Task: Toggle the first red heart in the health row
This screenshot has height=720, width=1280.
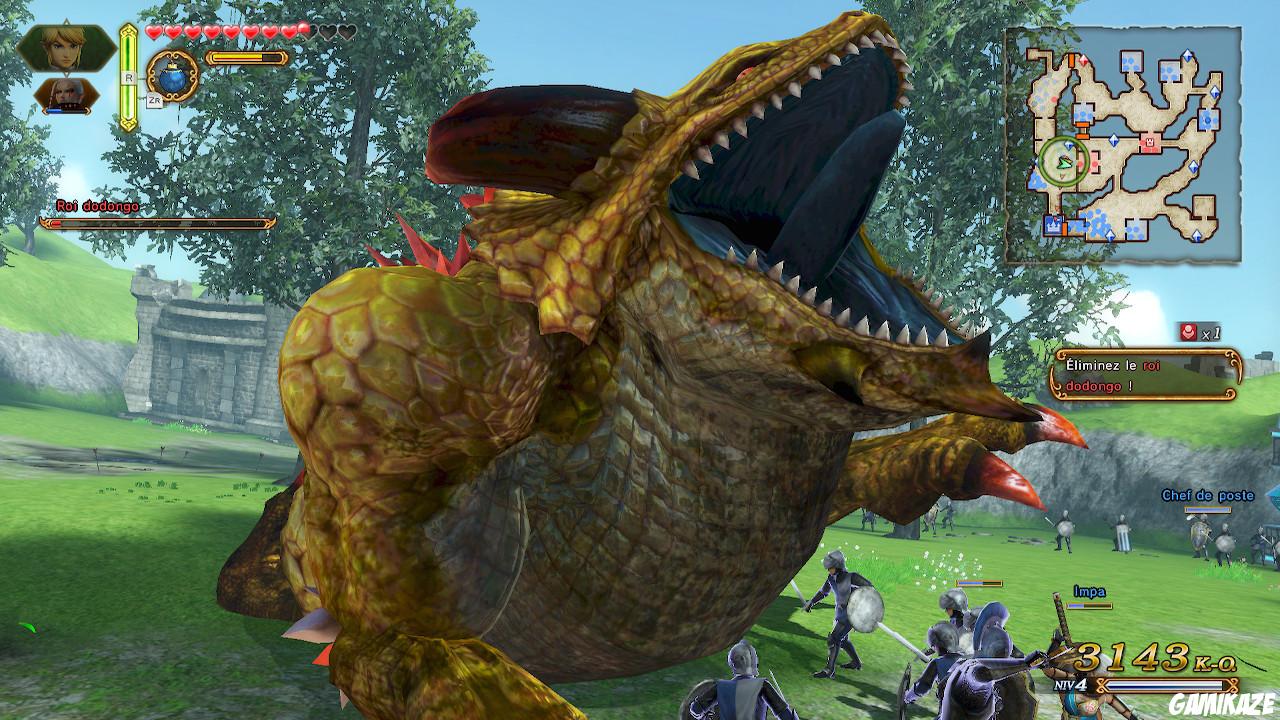Action: [154, 32]
